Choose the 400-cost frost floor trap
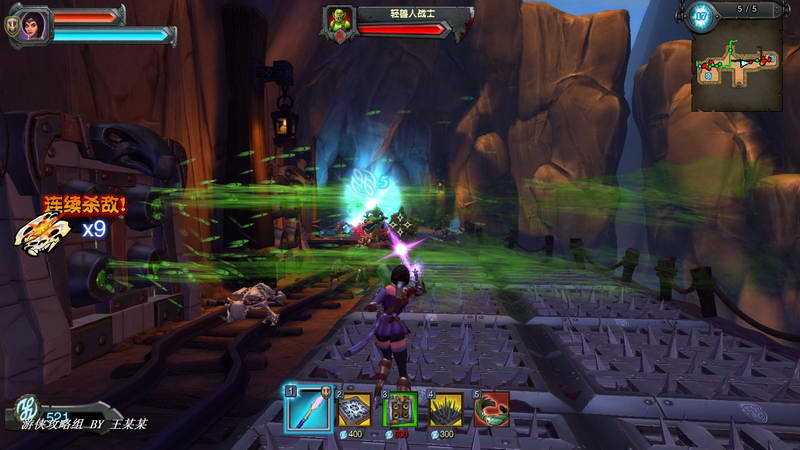This screenshot has width=800, height=450. (x=353, y=409)
